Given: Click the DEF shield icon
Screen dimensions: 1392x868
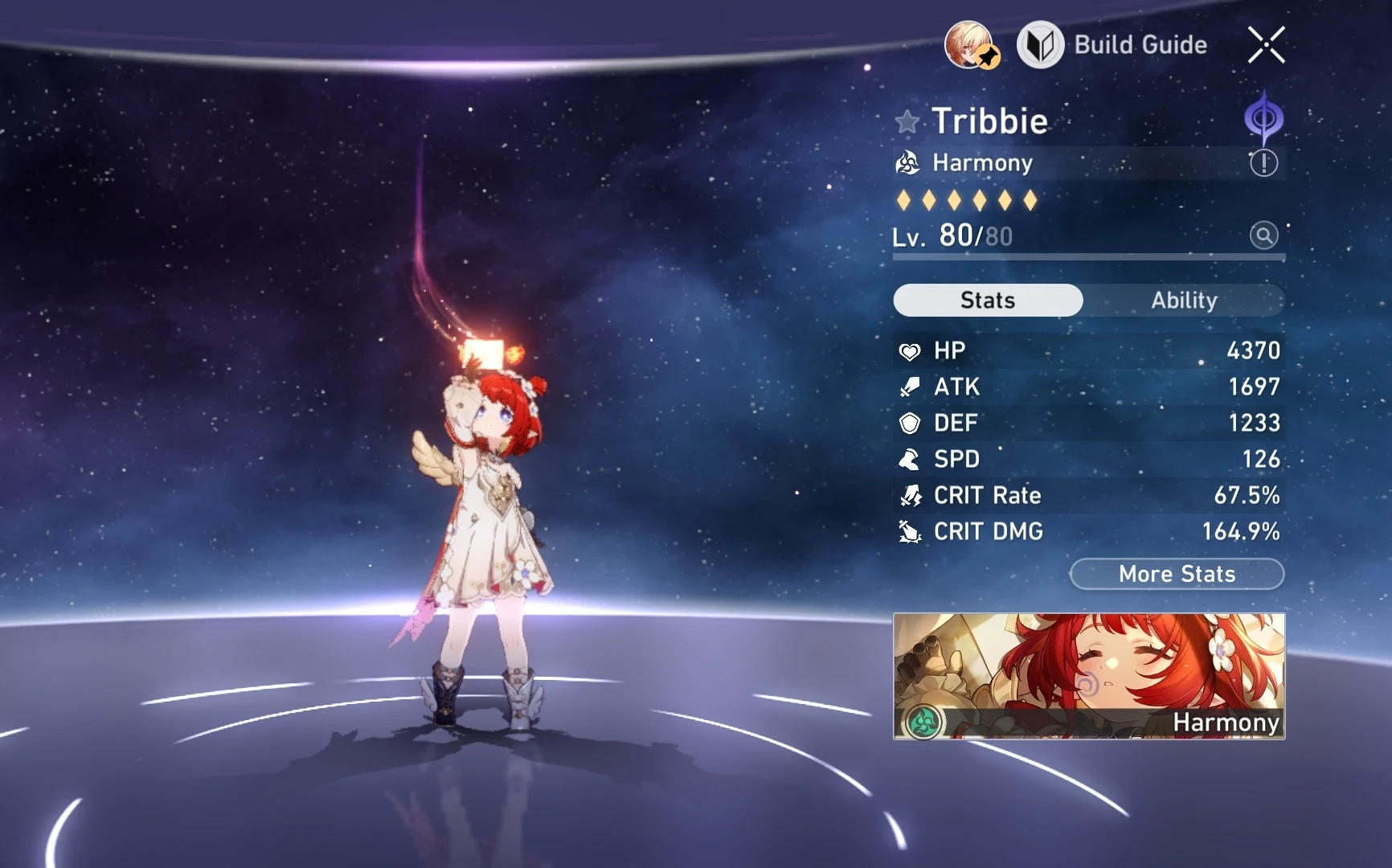Looking at the screenshot, I should point(909,423).
